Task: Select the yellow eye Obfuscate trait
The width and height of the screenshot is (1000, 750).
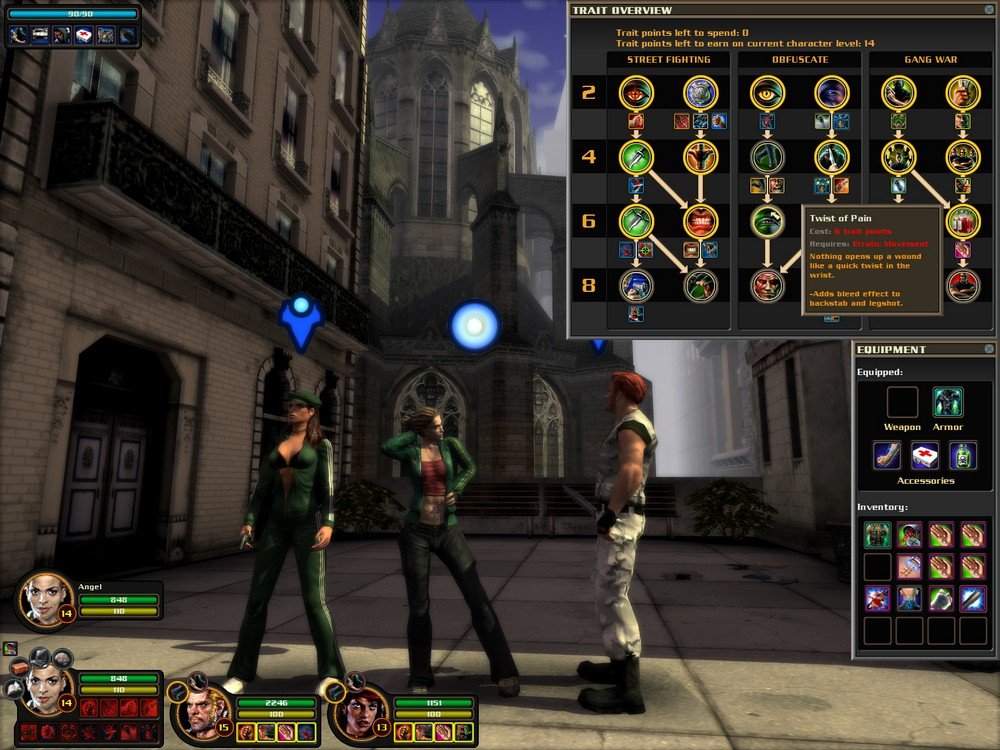Action: click(x=768, y=93)
